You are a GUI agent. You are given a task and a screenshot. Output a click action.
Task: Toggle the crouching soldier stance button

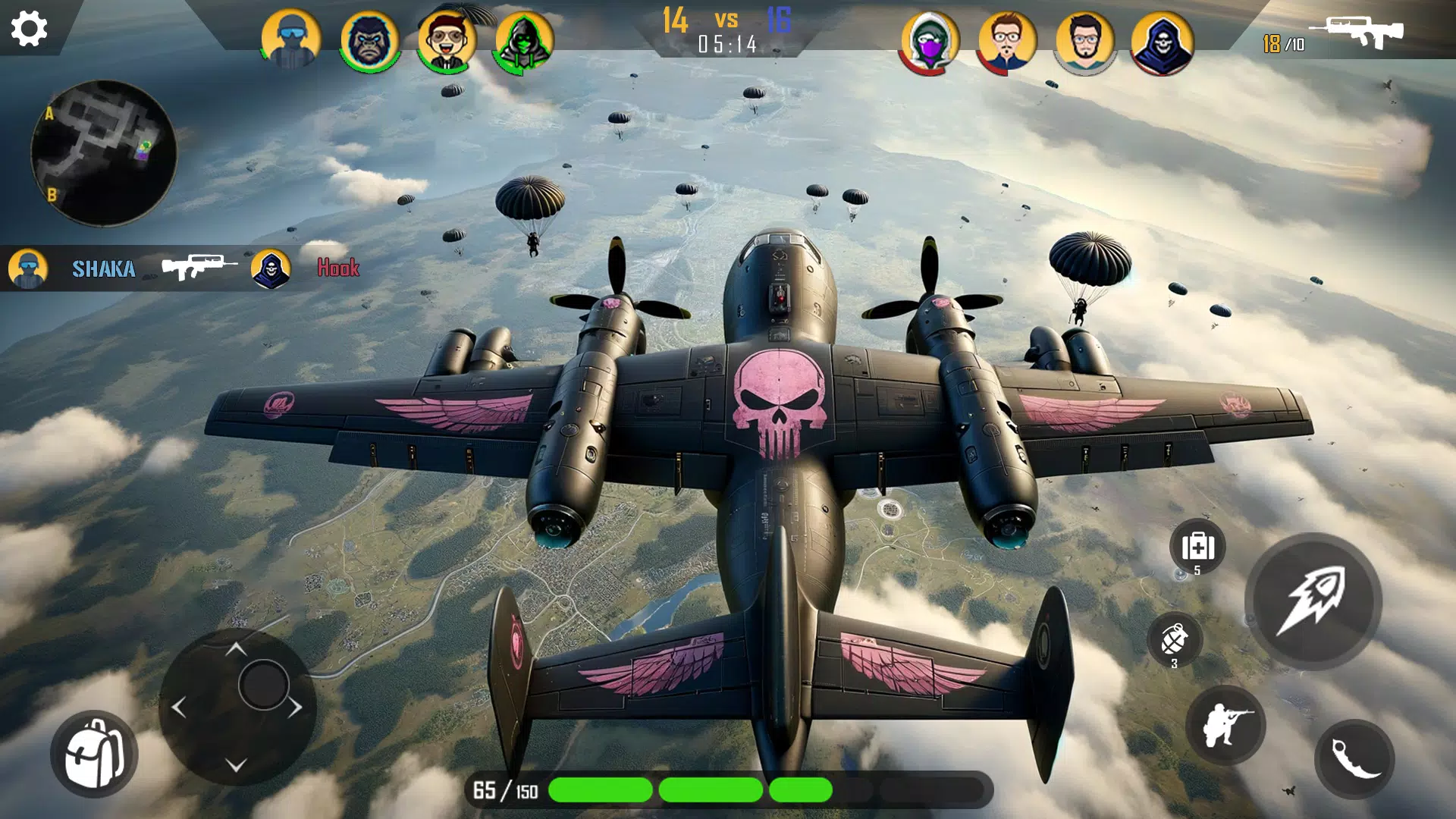[x=1225, y=725]
